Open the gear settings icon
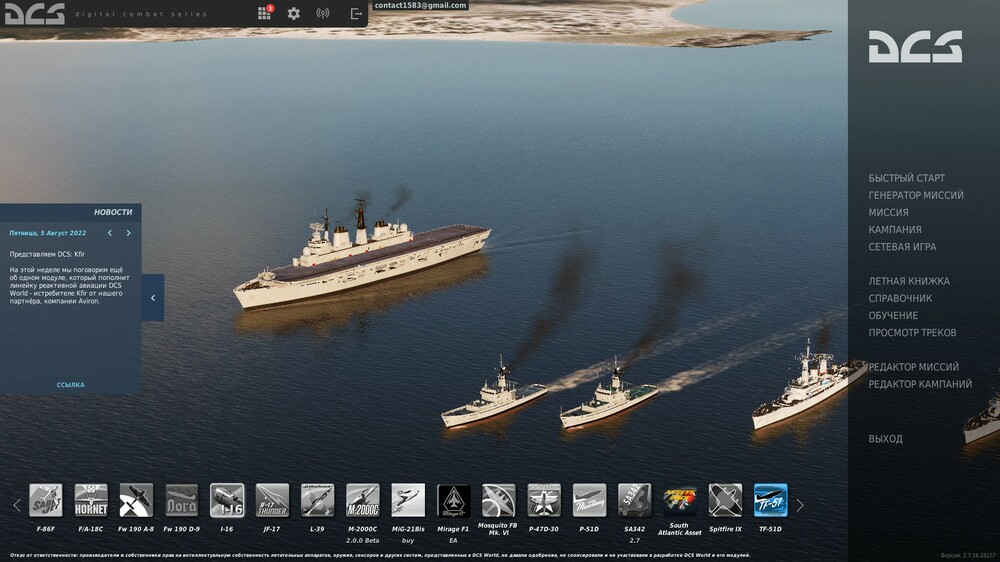 coord(293,14)
